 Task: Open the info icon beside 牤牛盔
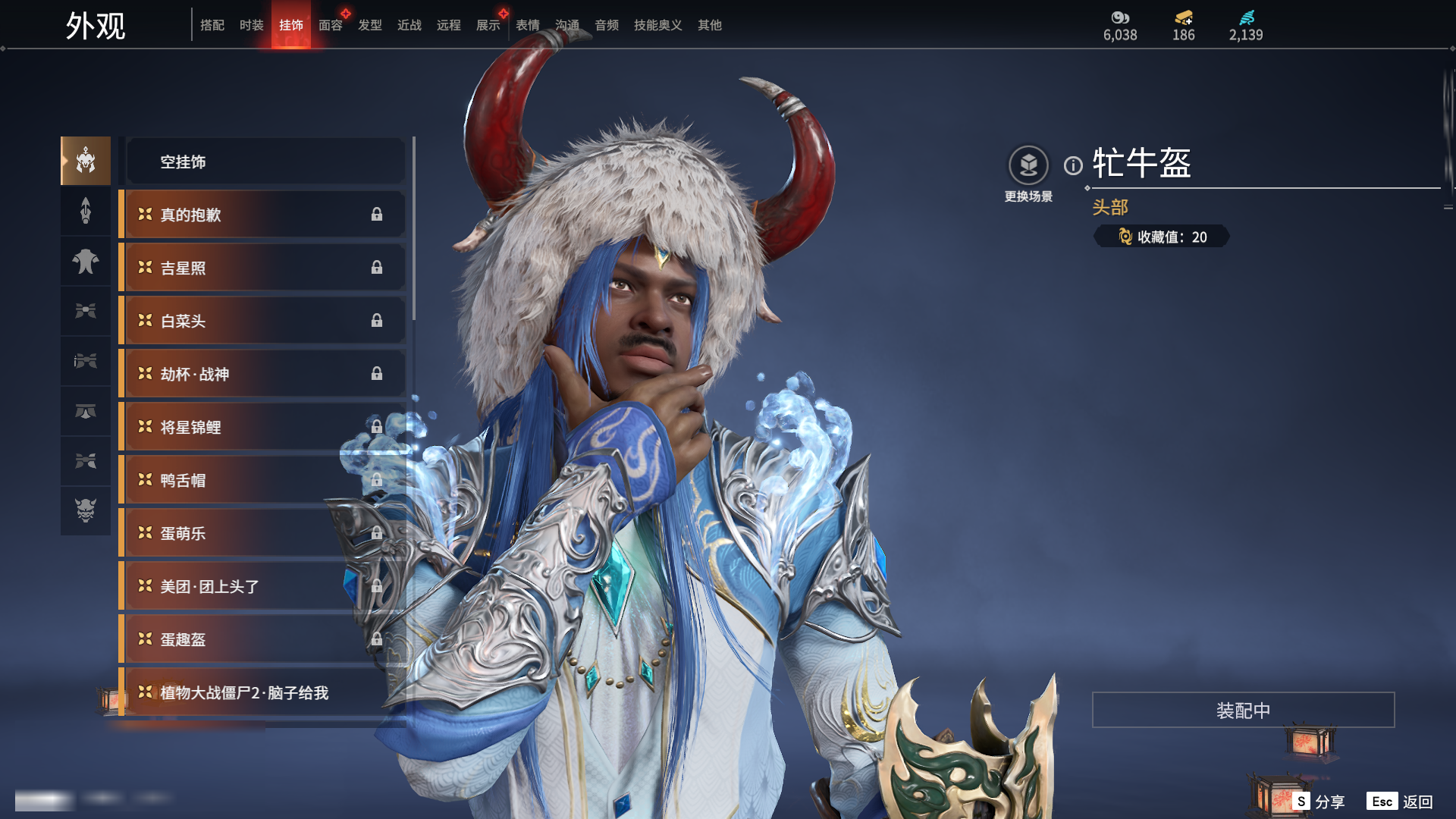coord(1073,165)
